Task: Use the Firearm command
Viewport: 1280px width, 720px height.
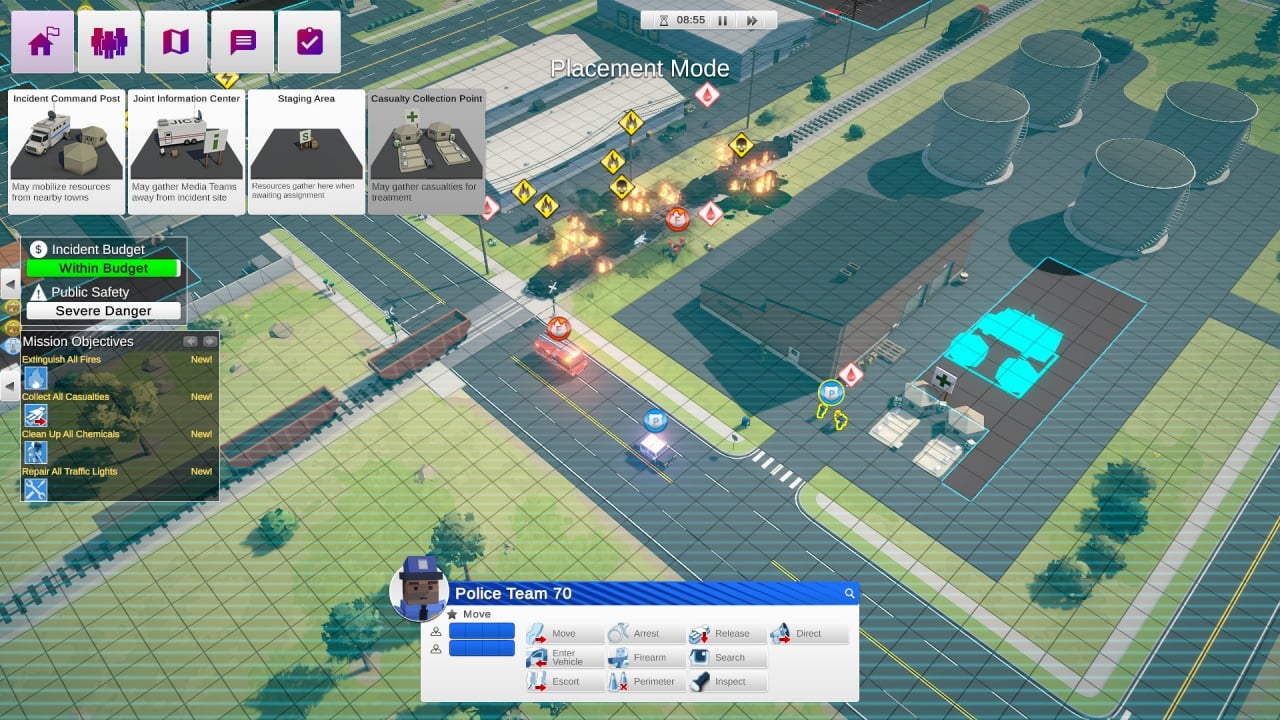Action: pos(646,658)
